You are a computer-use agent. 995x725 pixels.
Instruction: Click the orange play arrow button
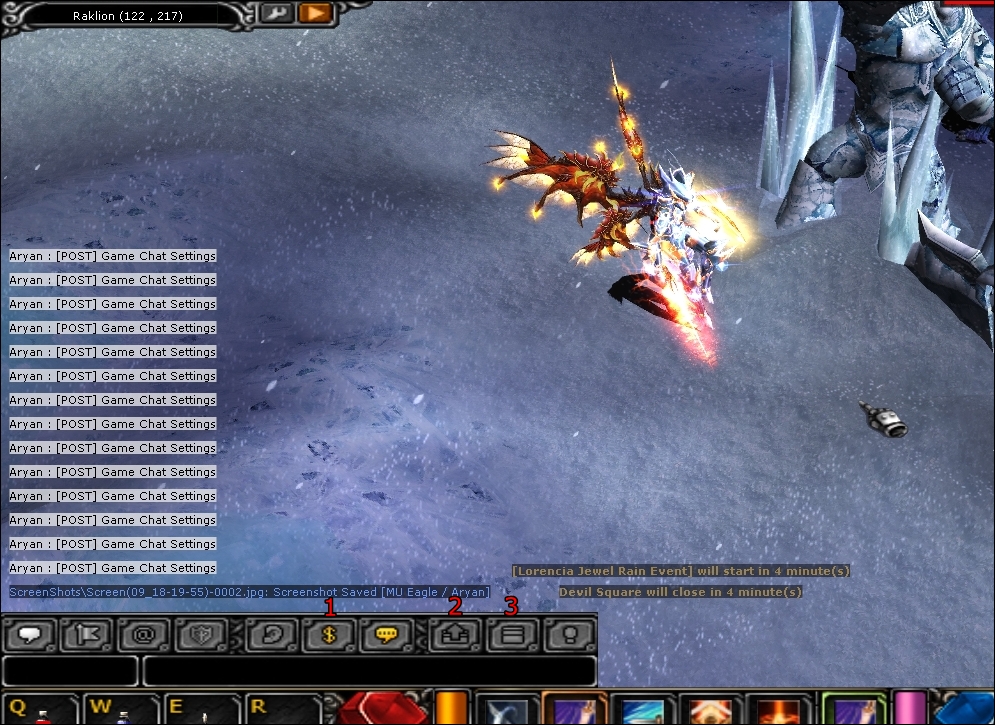tap(314, 14)
